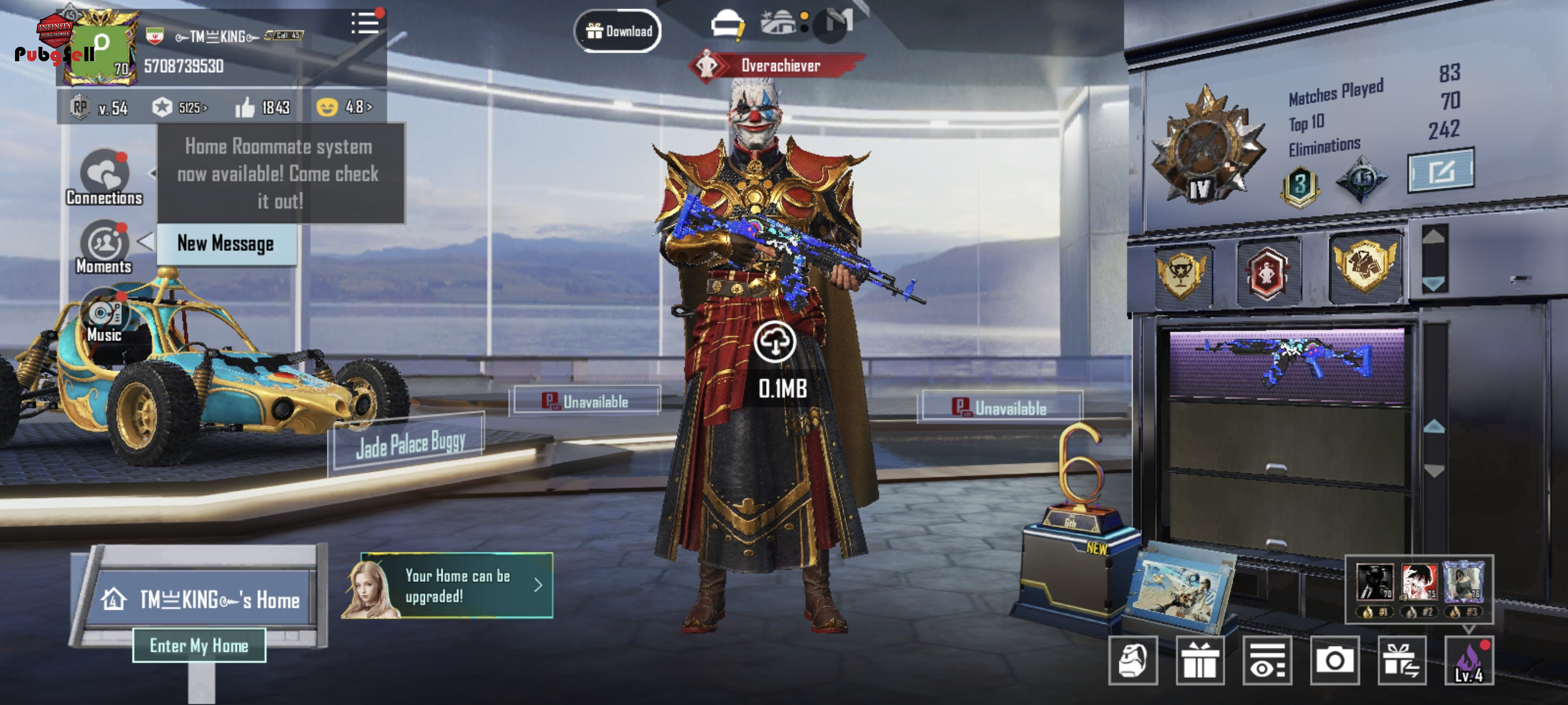Click the Download gift button
Screen dimensions: 1568x705
click(x=618, y=31)
